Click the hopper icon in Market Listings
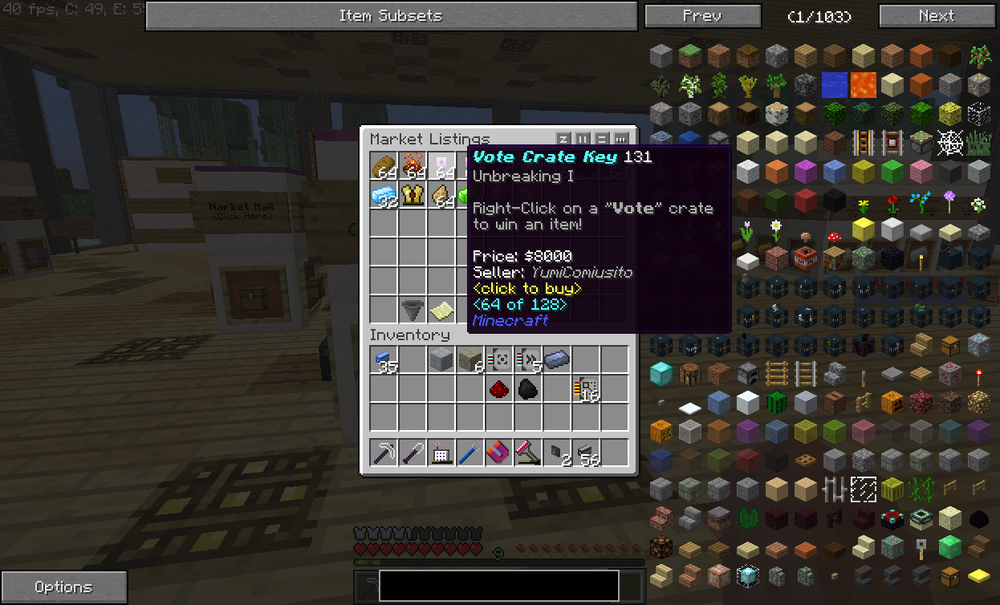The image size is (1000, 605). coord(414,310)
